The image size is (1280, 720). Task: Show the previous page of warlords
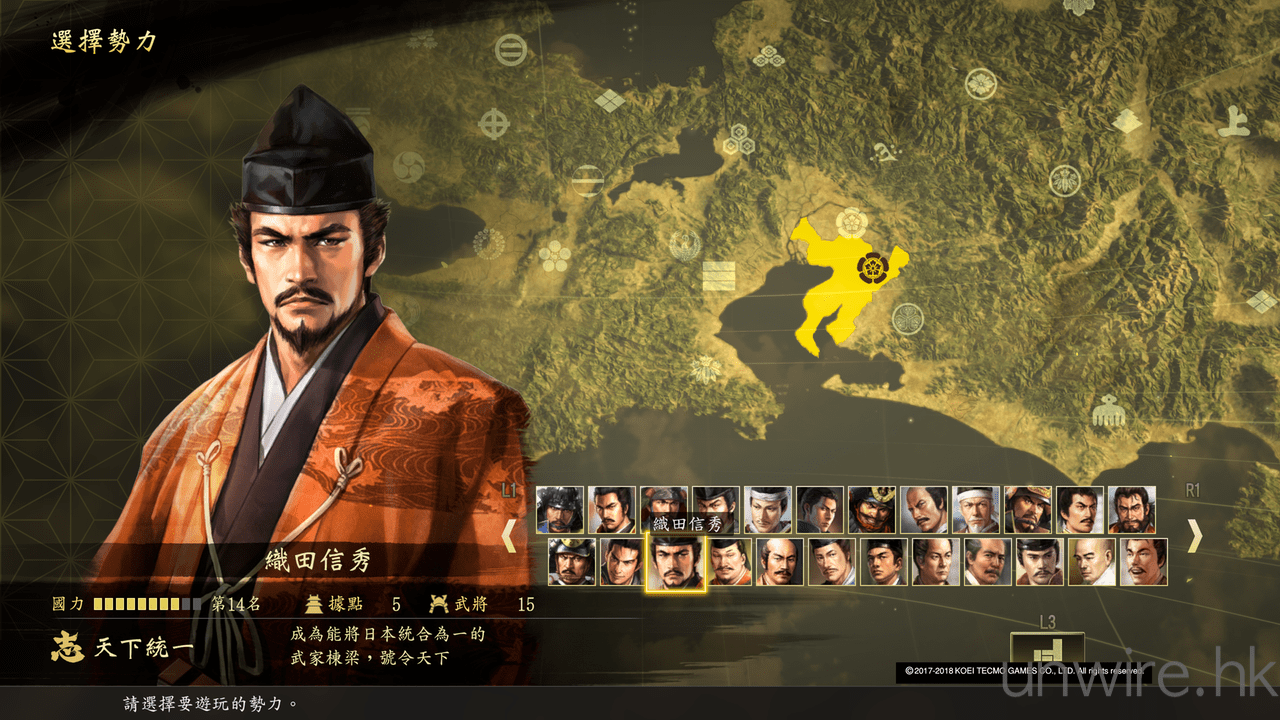coord(509,537)
